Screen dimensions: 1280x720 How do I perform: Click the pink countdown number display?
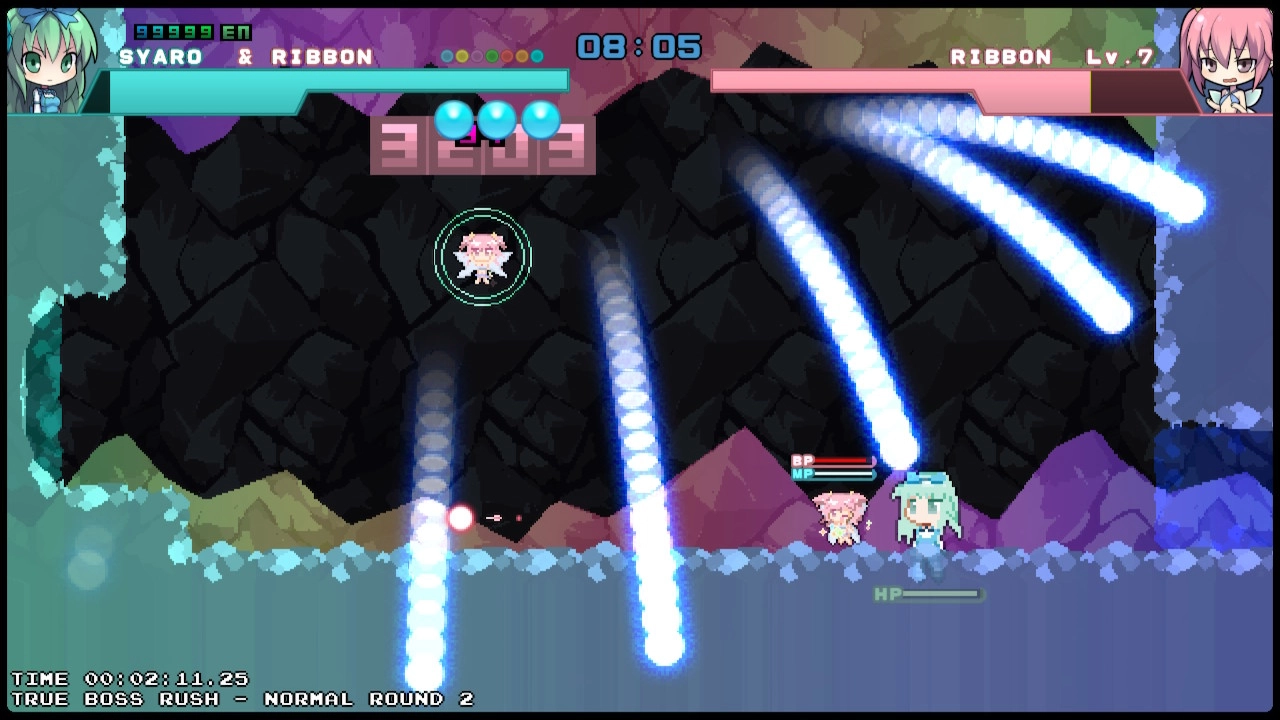coord(483,152)
